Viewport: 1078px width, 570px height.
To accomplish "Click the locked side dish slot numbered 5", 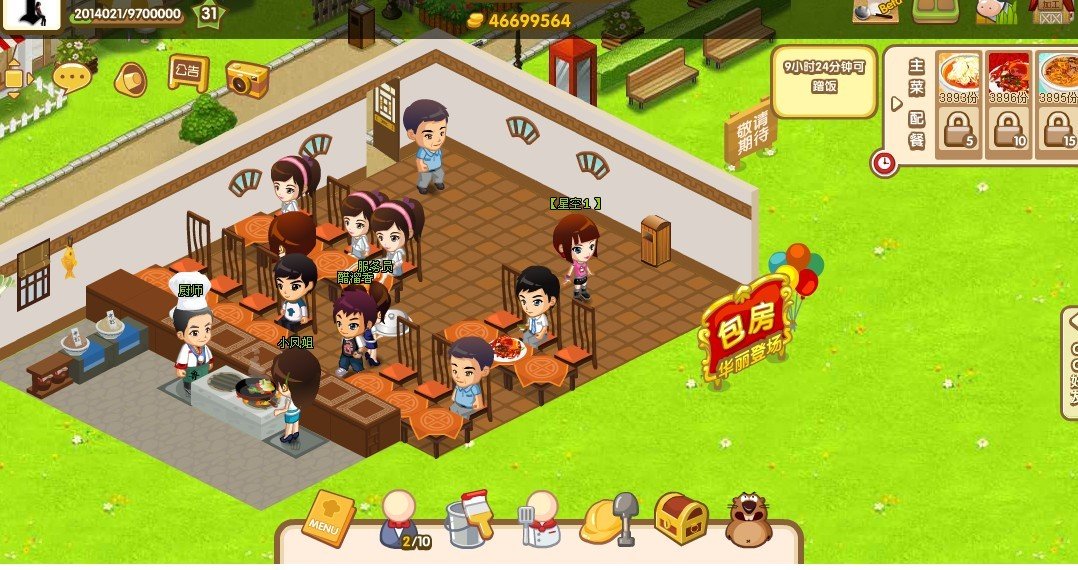I will click(x=959, y=131).
